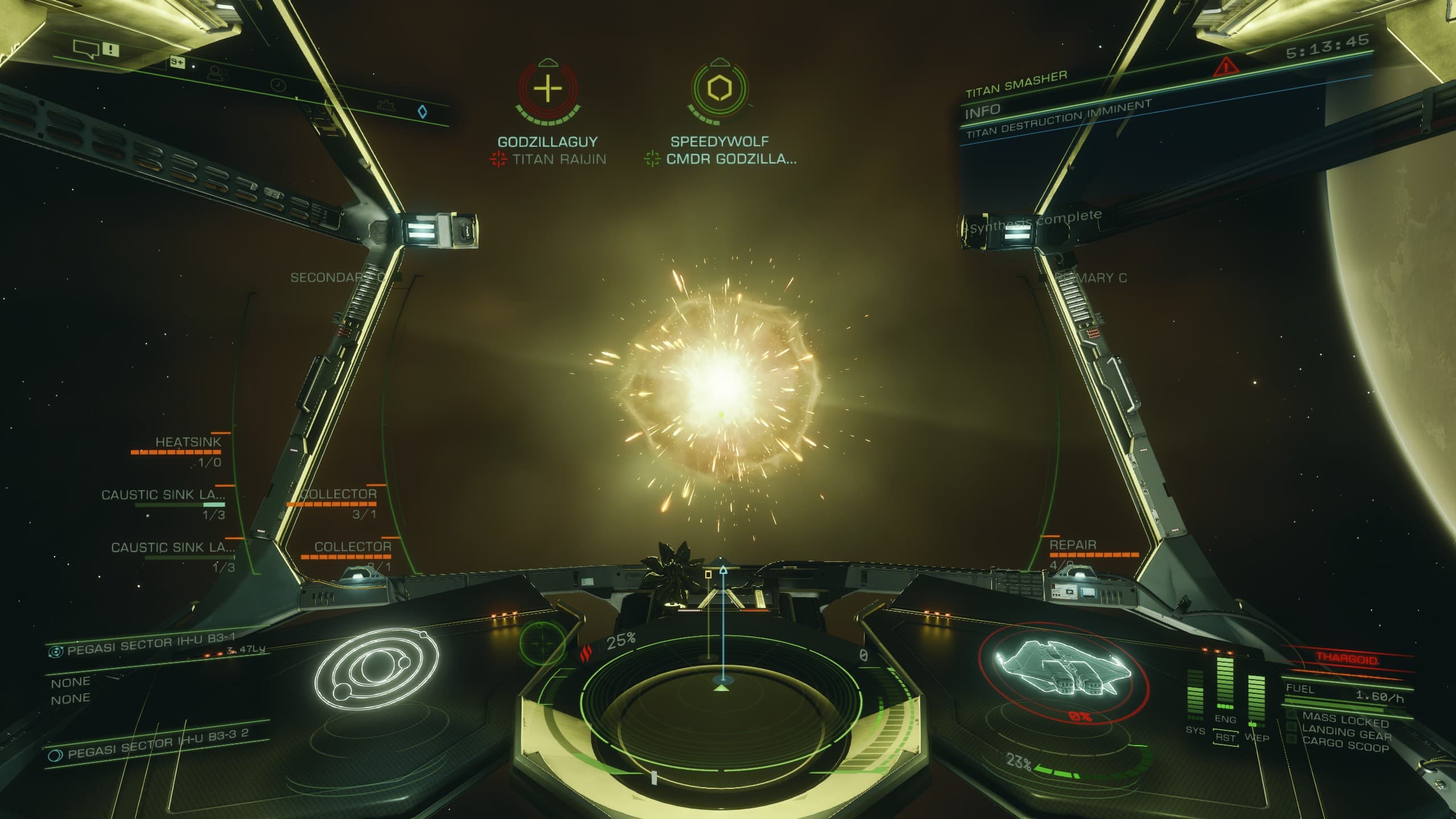Select the Pegasi Sector IH-U B3-3 2 location
Viewport: 1456px width, 819px height.
point(158,744)
